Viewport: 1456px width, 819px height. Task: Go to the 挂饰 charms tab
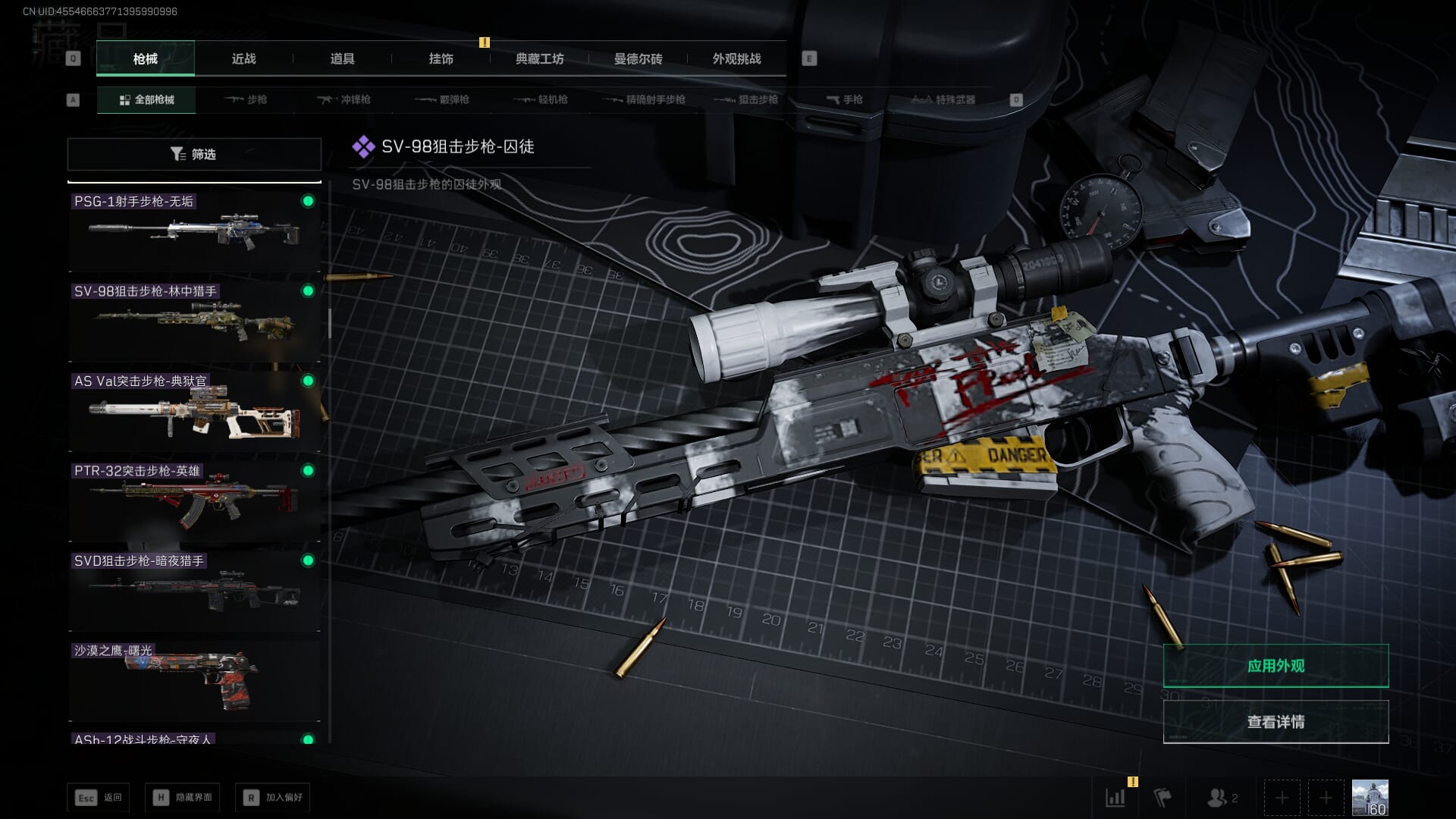pyautogui.click(x=441, y=58)
